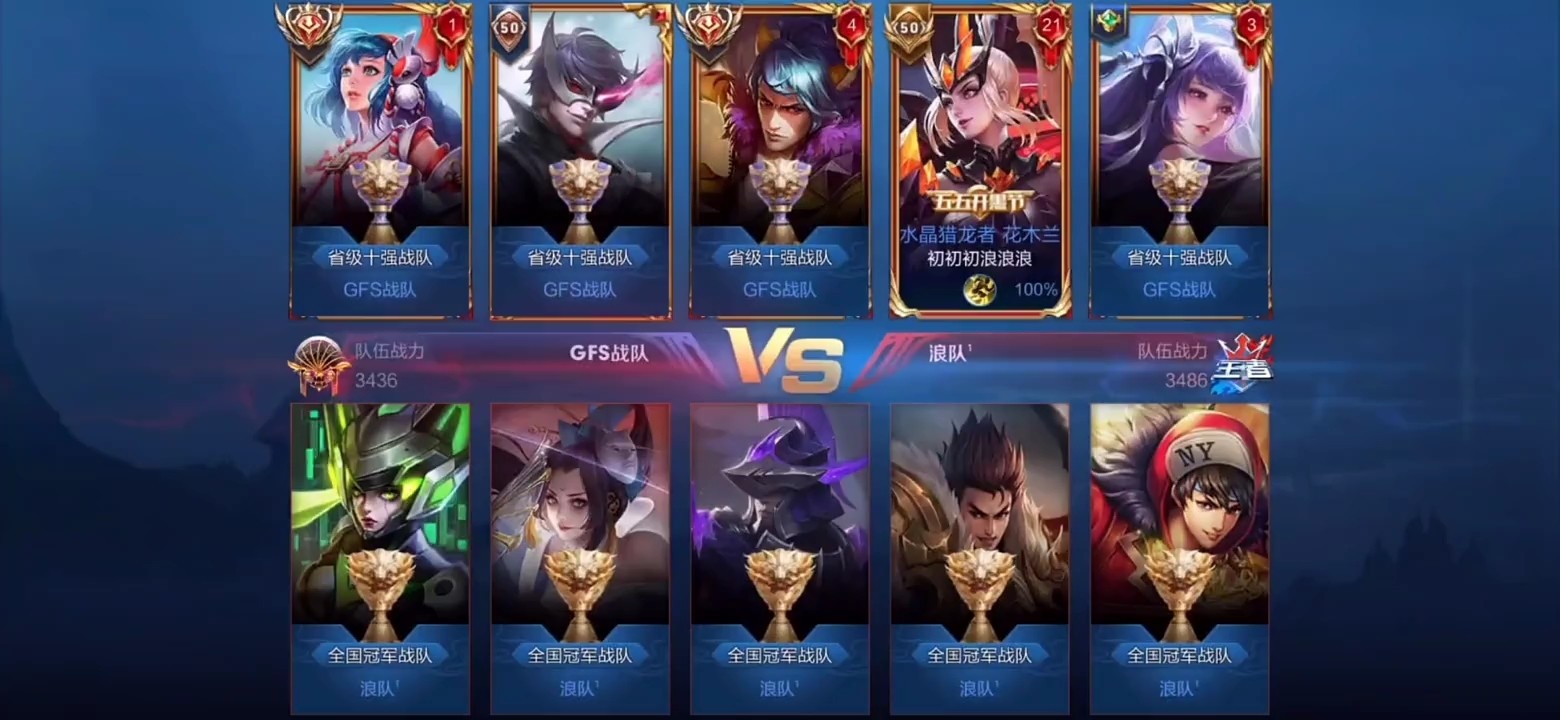
Task: Select the blue-haired girl player card
Action: [x=380, y=160]
